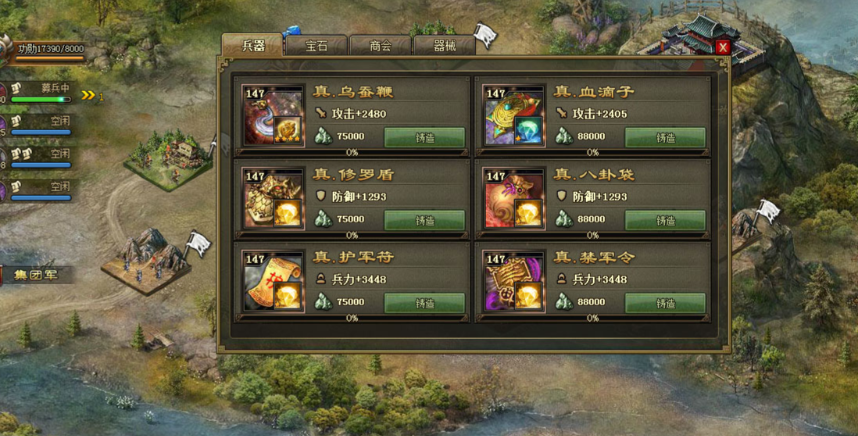Screen dimensions: 858x436
Task: Click 铸造 for 真.血滴子
Action: [665, 137]
